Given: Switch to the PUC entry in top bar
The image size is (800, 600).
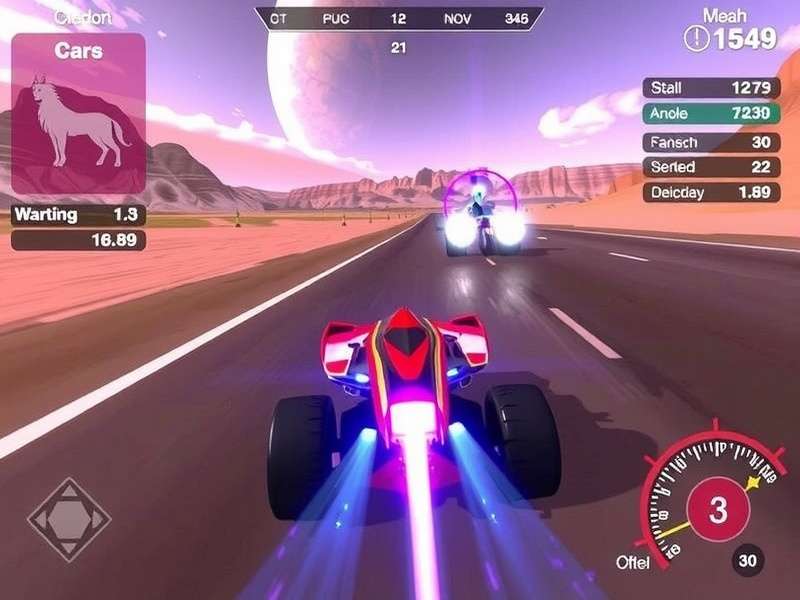Looking at the screenshot, I should pyautogui.click(x=335, y=18).
